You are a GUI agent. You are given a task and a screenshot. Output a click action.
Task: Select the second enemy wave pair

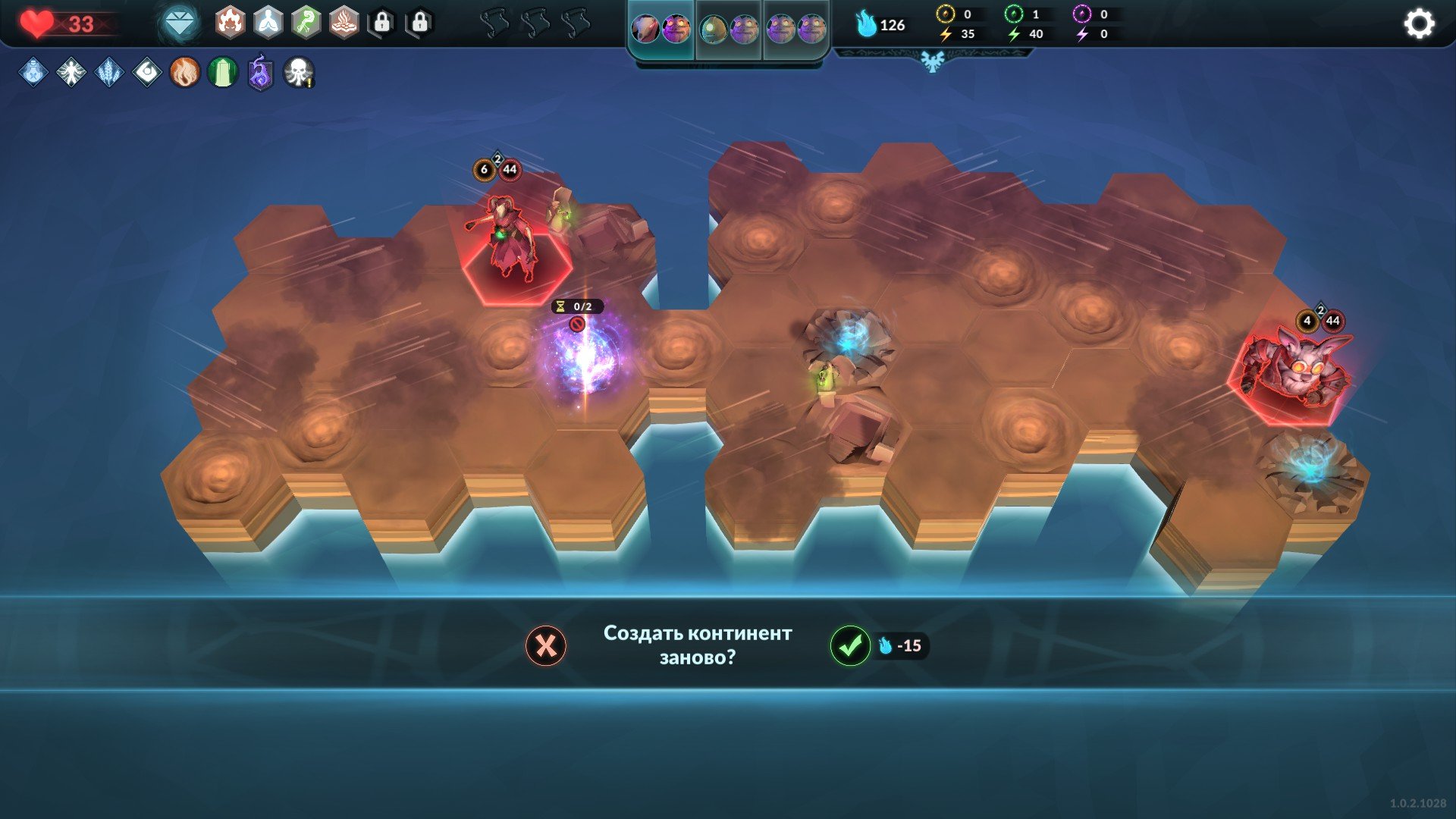729,30
